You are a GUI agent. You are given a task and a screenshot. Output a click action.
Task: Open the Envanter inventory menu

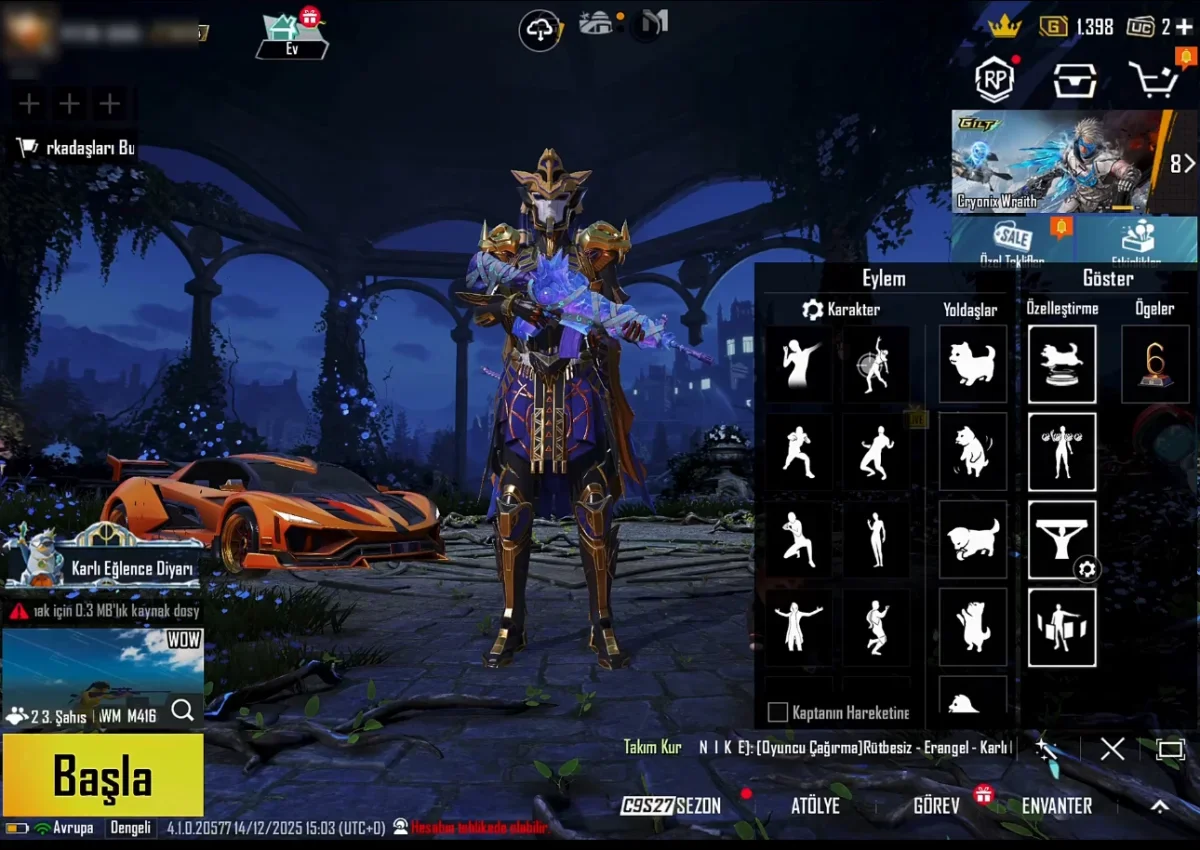coord(1056,806)
